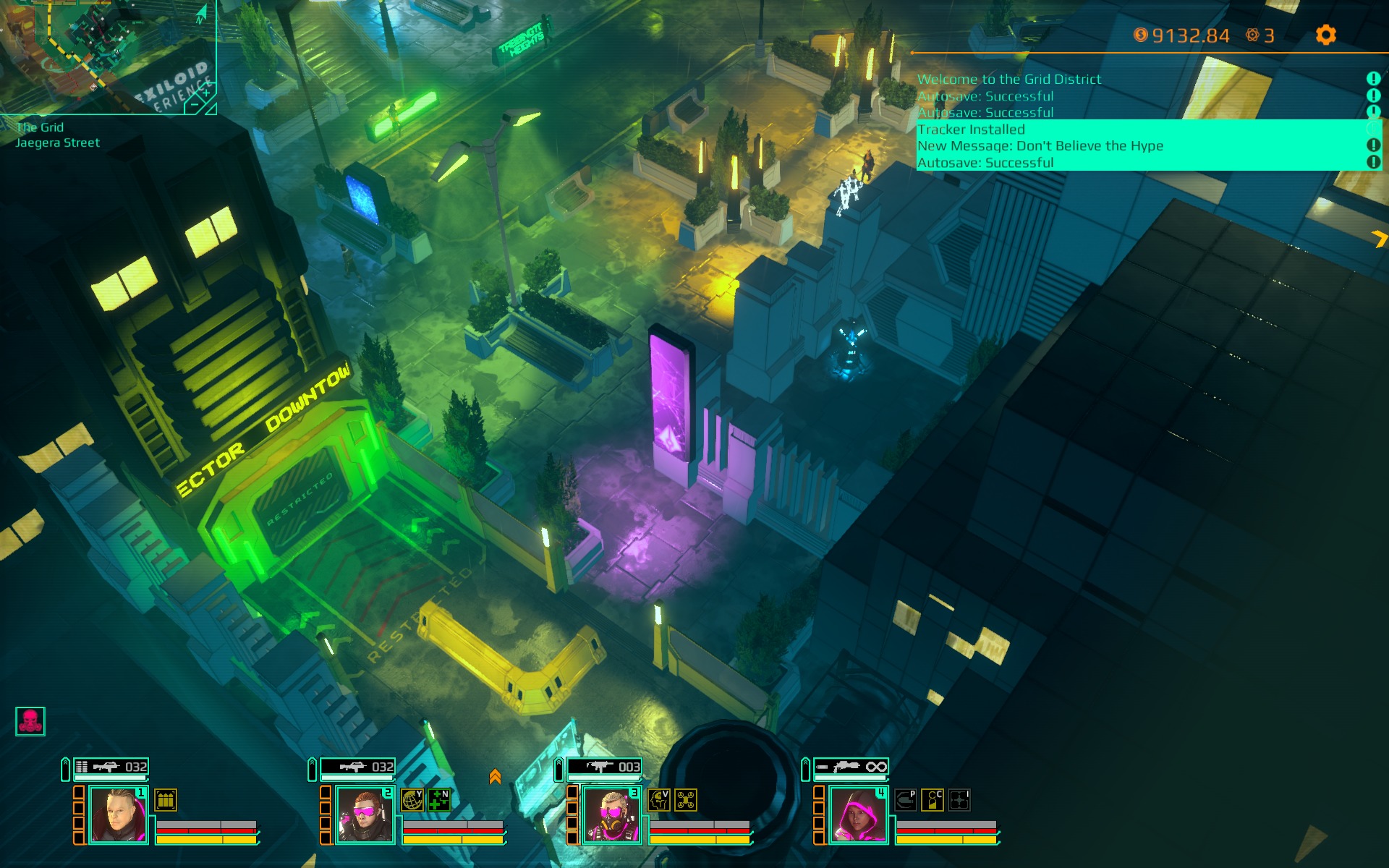Activate agent 4's magnet ability

[906, 800]
